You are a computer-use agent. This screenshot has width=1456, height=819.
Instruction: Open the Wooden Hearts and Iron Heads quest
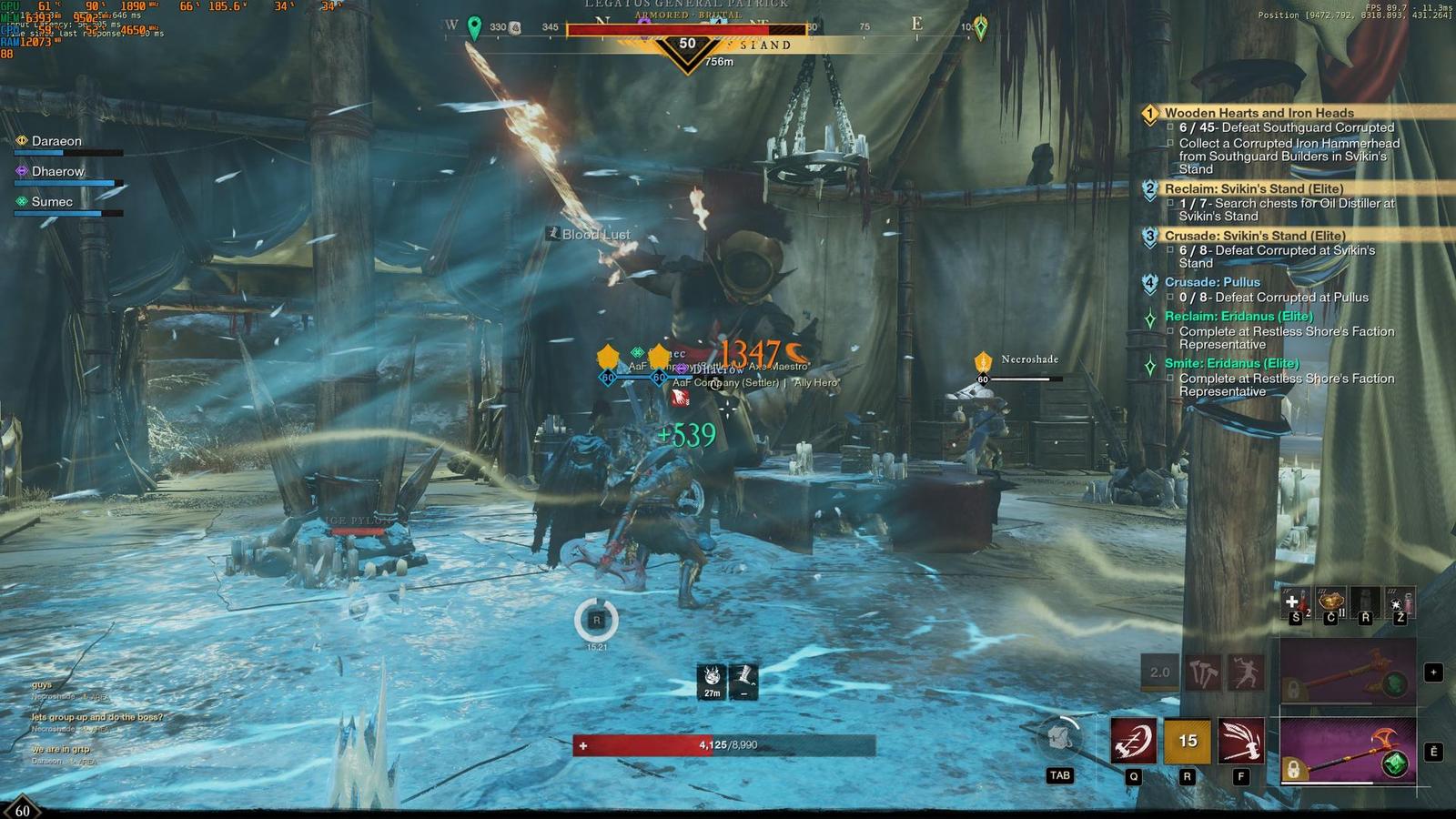(x=1259, y=113)
